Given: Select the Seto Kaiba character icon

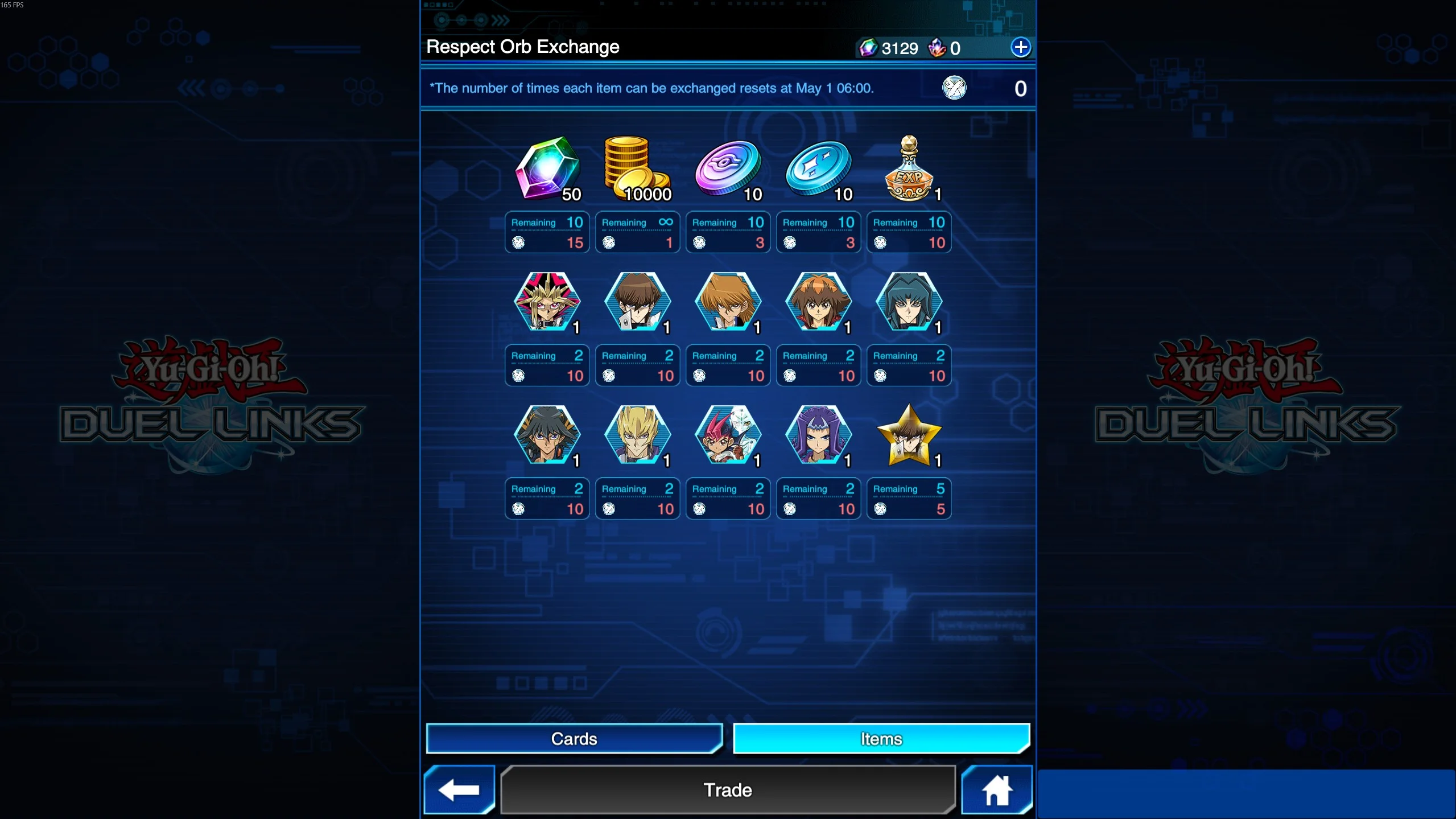Looking at the screenshot, I should click(637, 302).
